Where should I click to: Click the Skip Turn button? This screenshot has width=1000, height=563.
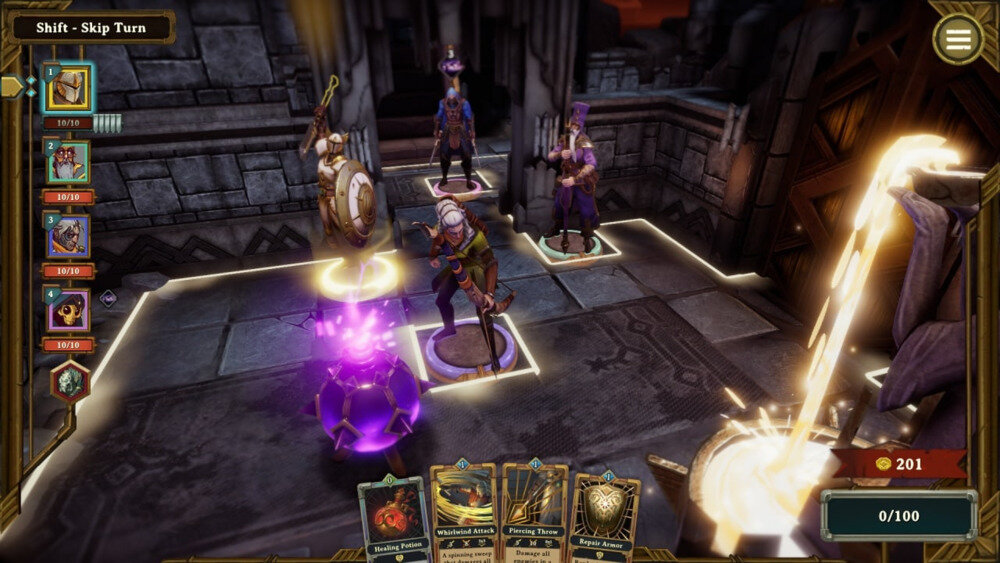tap(92, 27)
